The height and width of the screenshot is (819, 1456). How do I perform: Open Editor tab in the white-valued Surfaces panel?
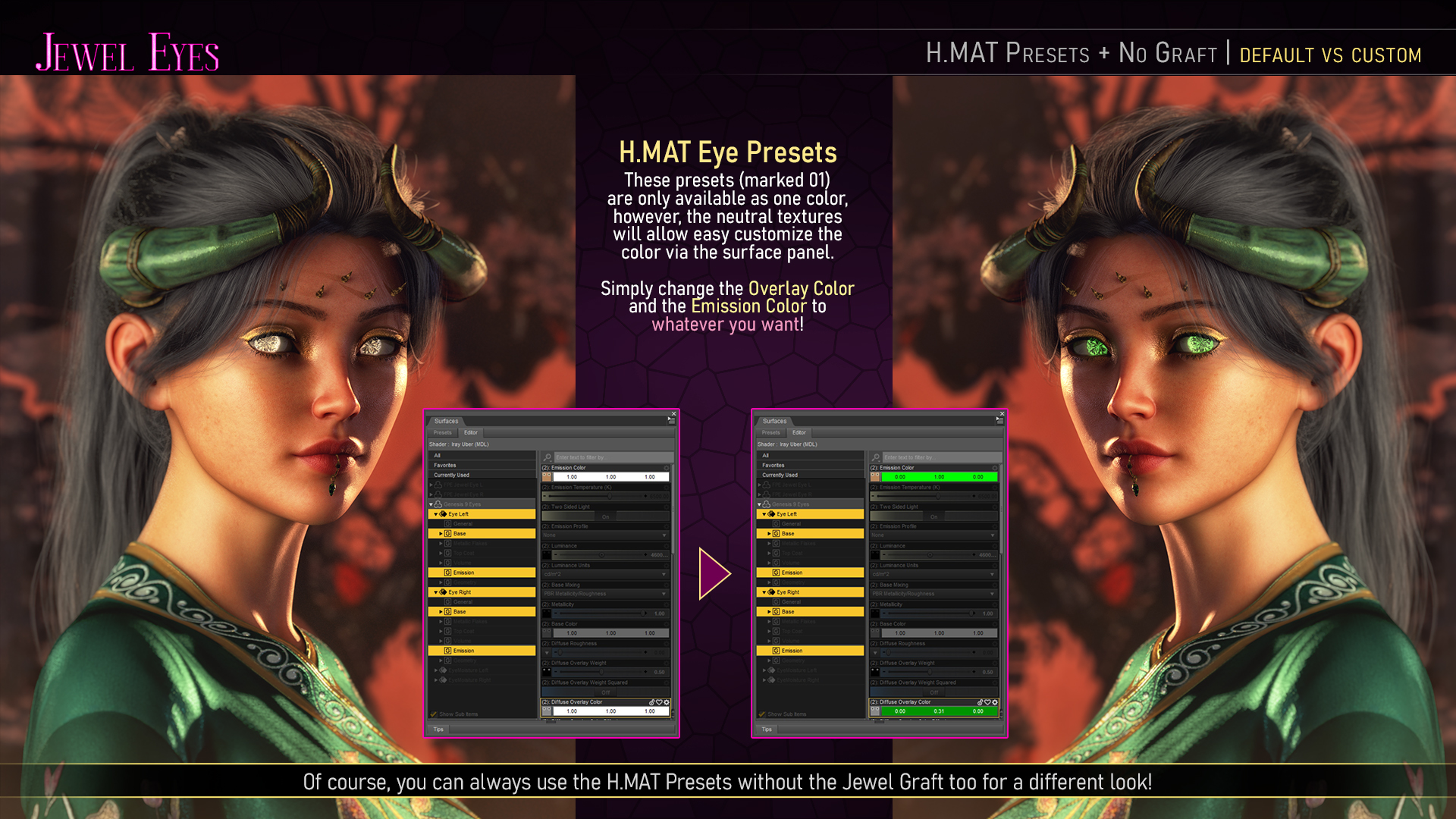click(471, 432)
